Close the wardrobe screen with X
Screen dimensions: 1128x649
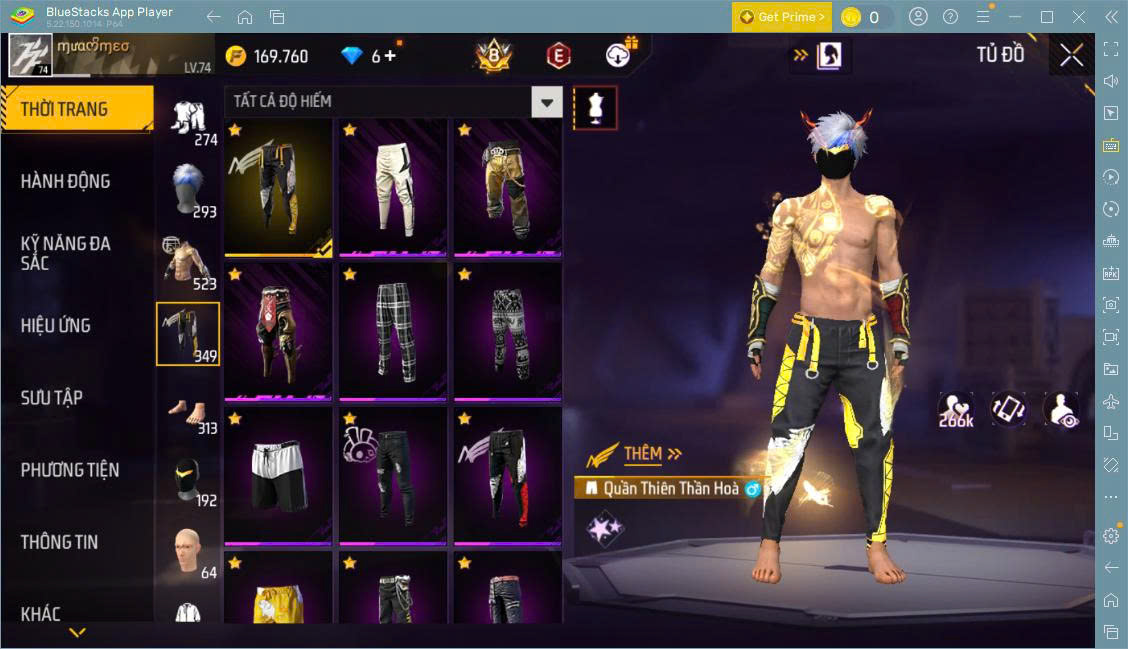[1071, 56]
